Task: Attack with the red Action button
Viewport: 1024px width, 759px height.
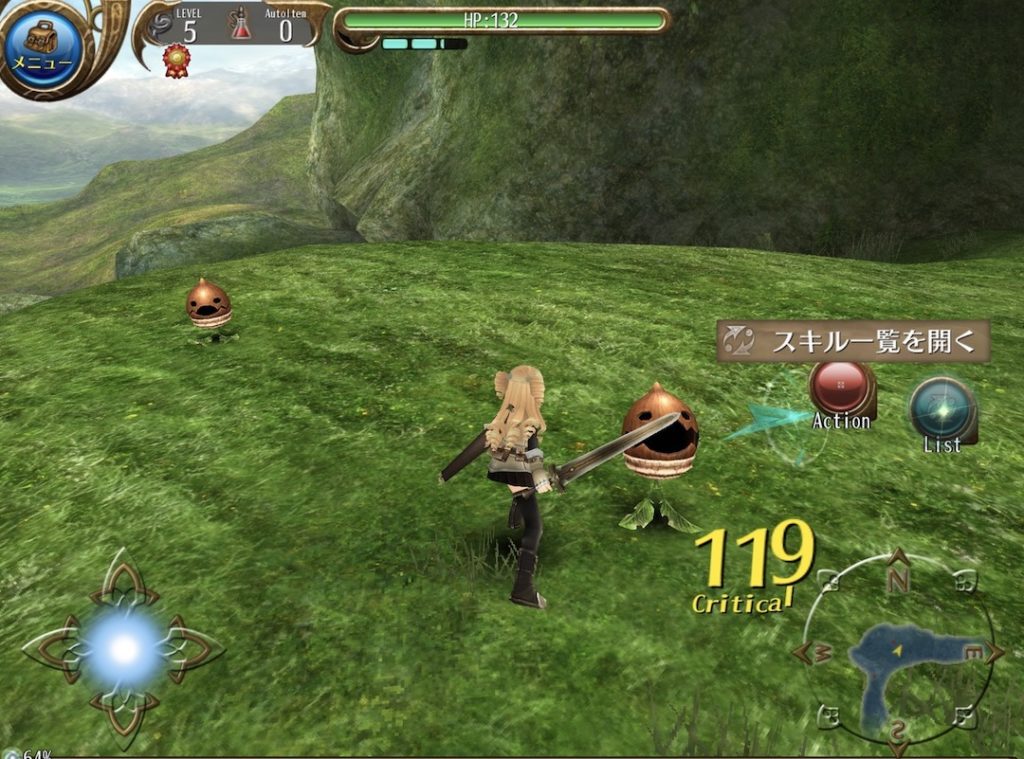Action: coord(841,387)
